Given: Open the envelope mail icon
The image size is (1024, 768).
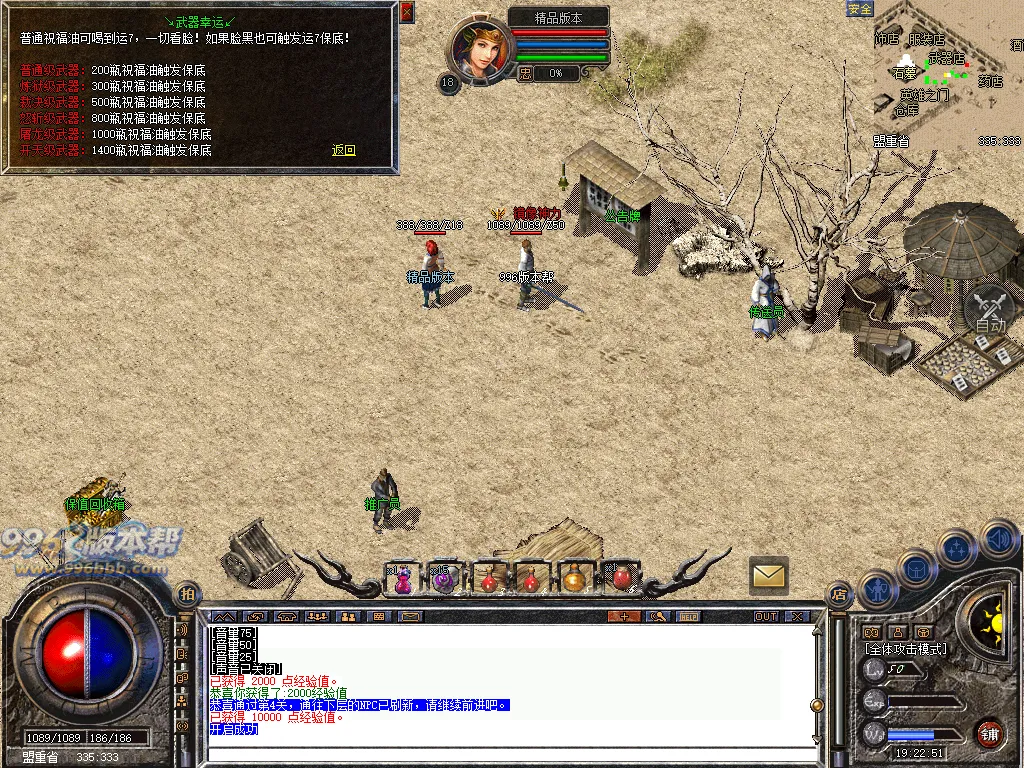Looking at the screenshot, I should [x=768, y=575].
